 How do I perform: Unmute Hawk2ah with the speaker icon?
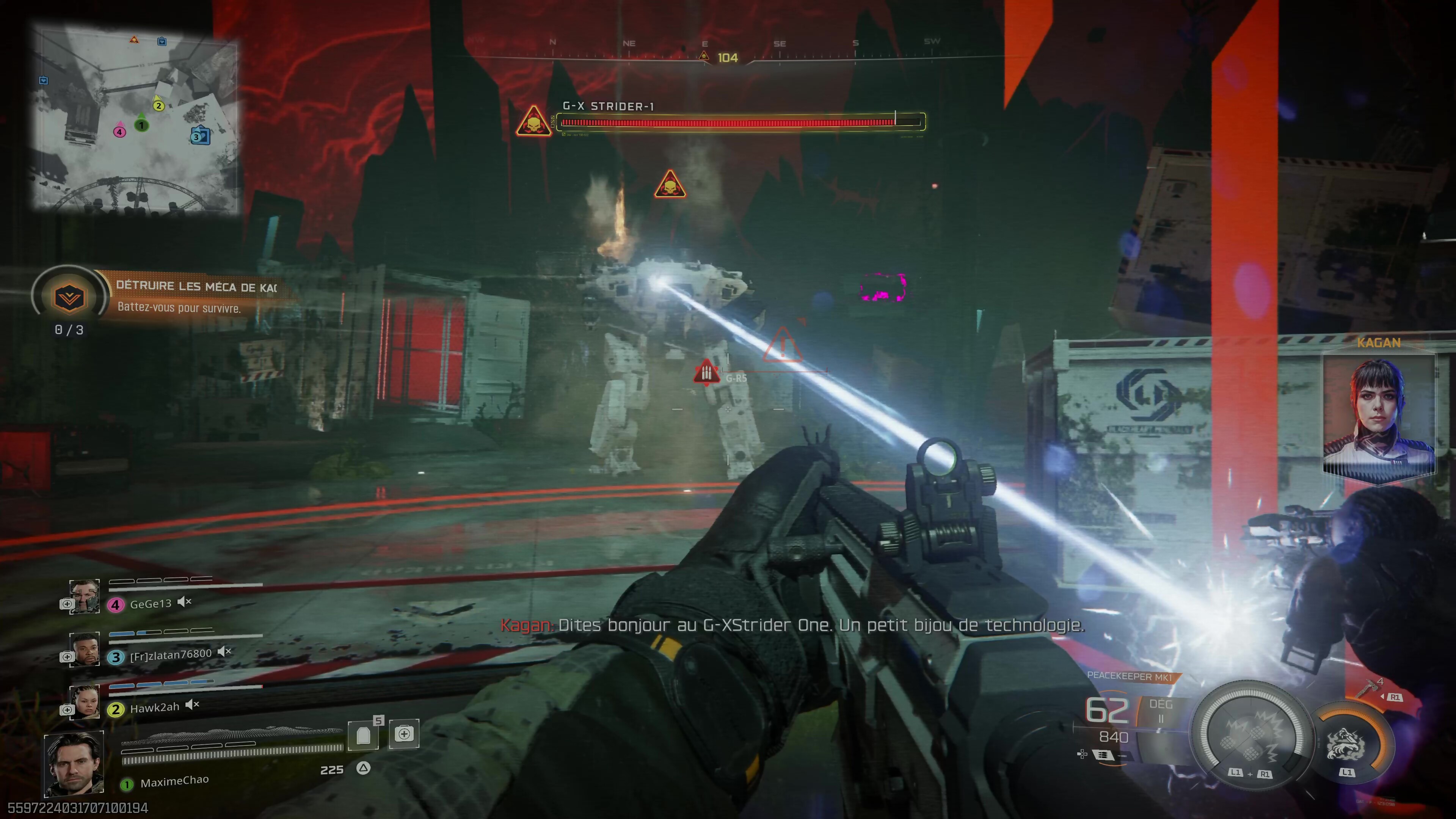(x=192, y=704)
